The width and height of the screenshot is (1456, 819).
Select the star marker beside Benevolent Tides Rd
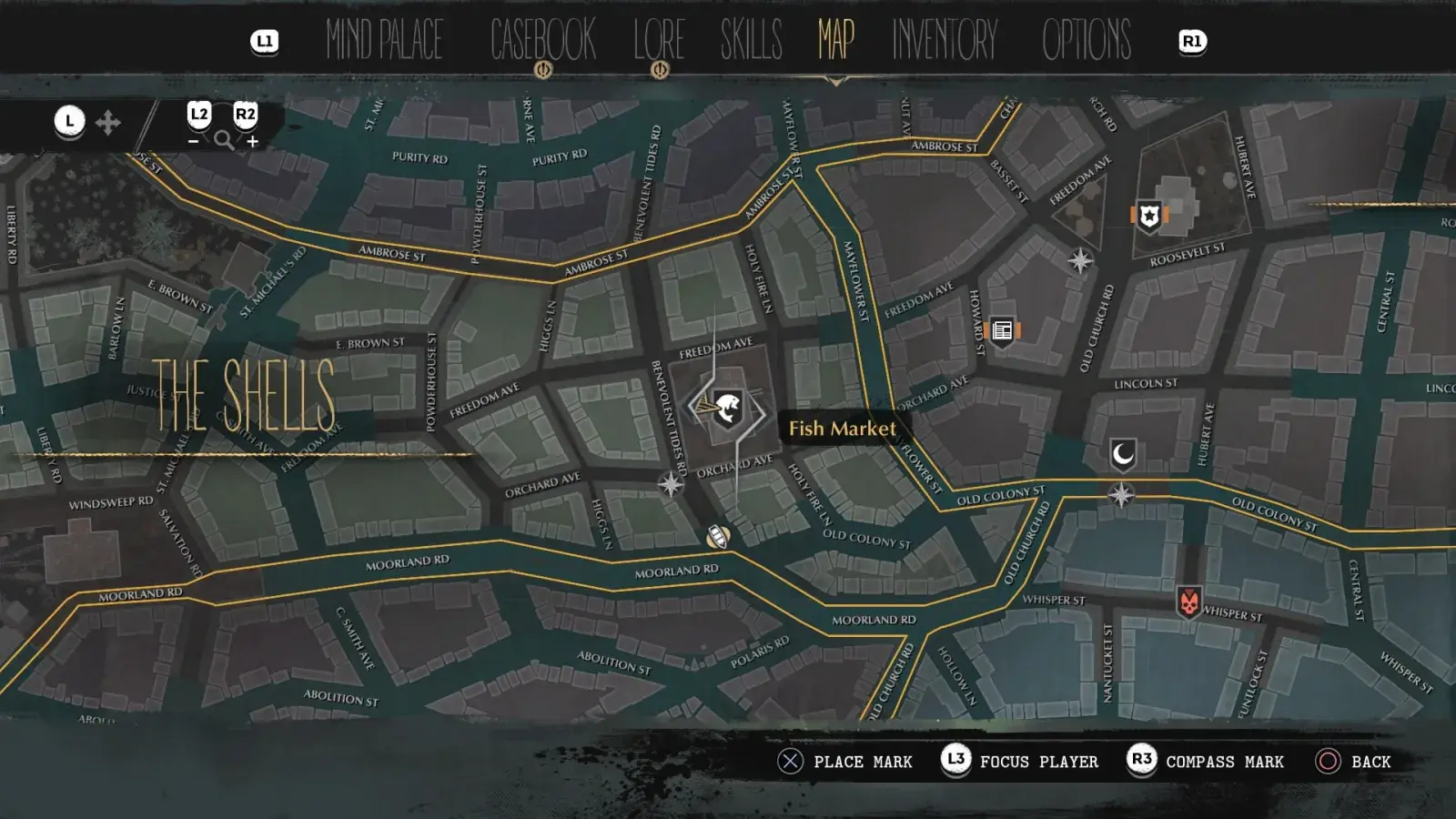click(x=671, y=484)
